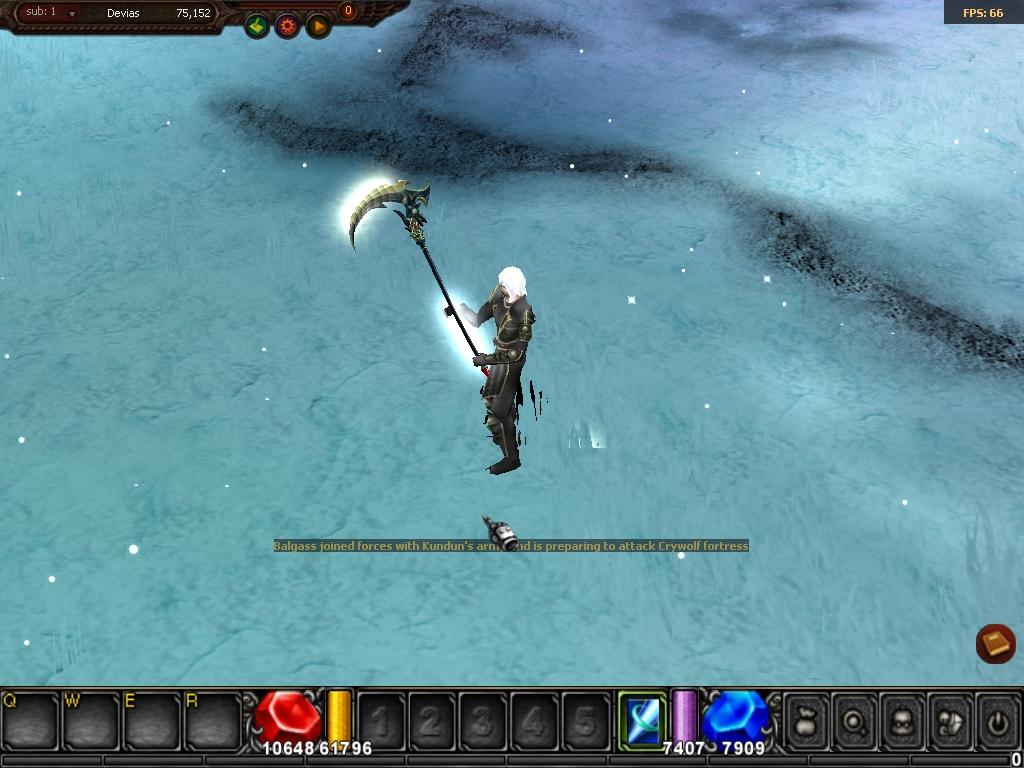Click the orange play arrow button
Viewport: 1024px width, 768px height.
(x=318, y=26)
